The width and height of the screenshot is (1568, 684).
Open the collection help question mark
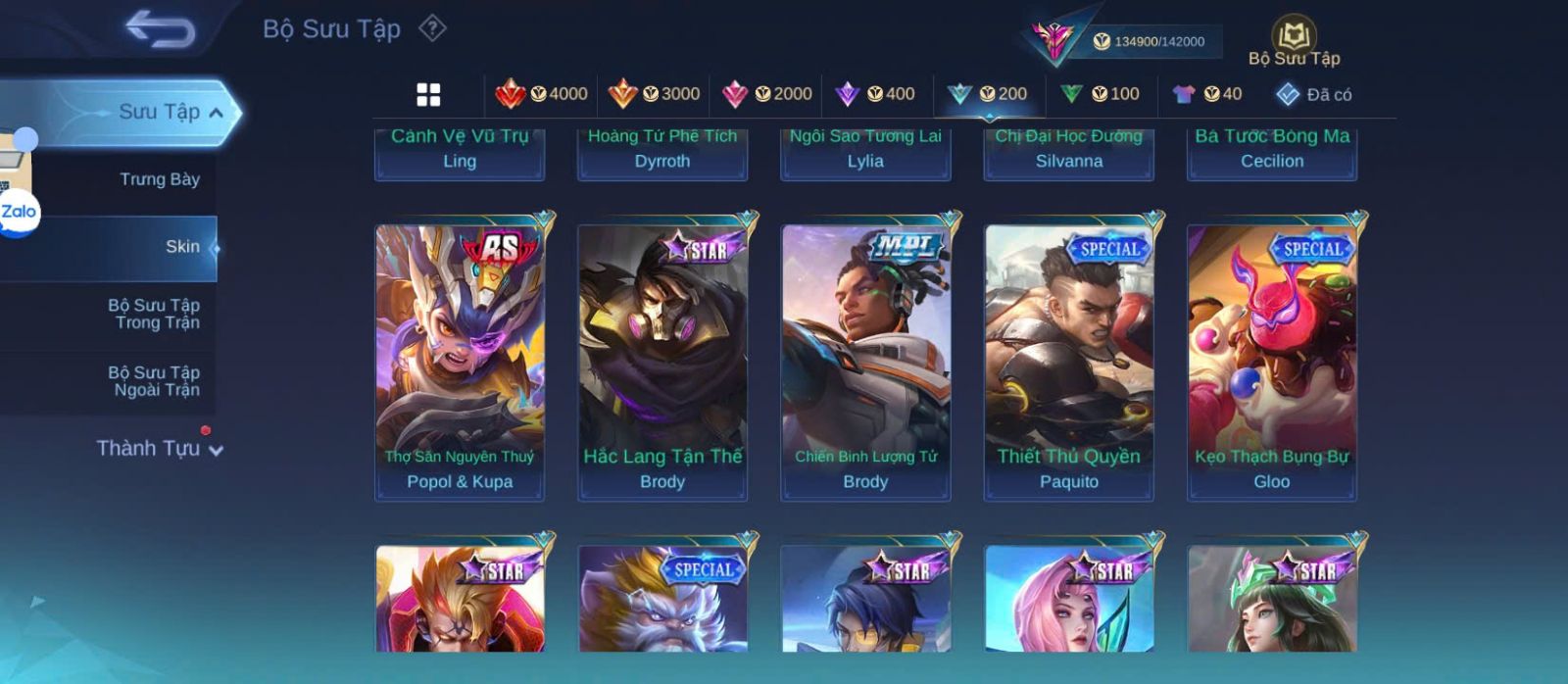tap(432, 28)
